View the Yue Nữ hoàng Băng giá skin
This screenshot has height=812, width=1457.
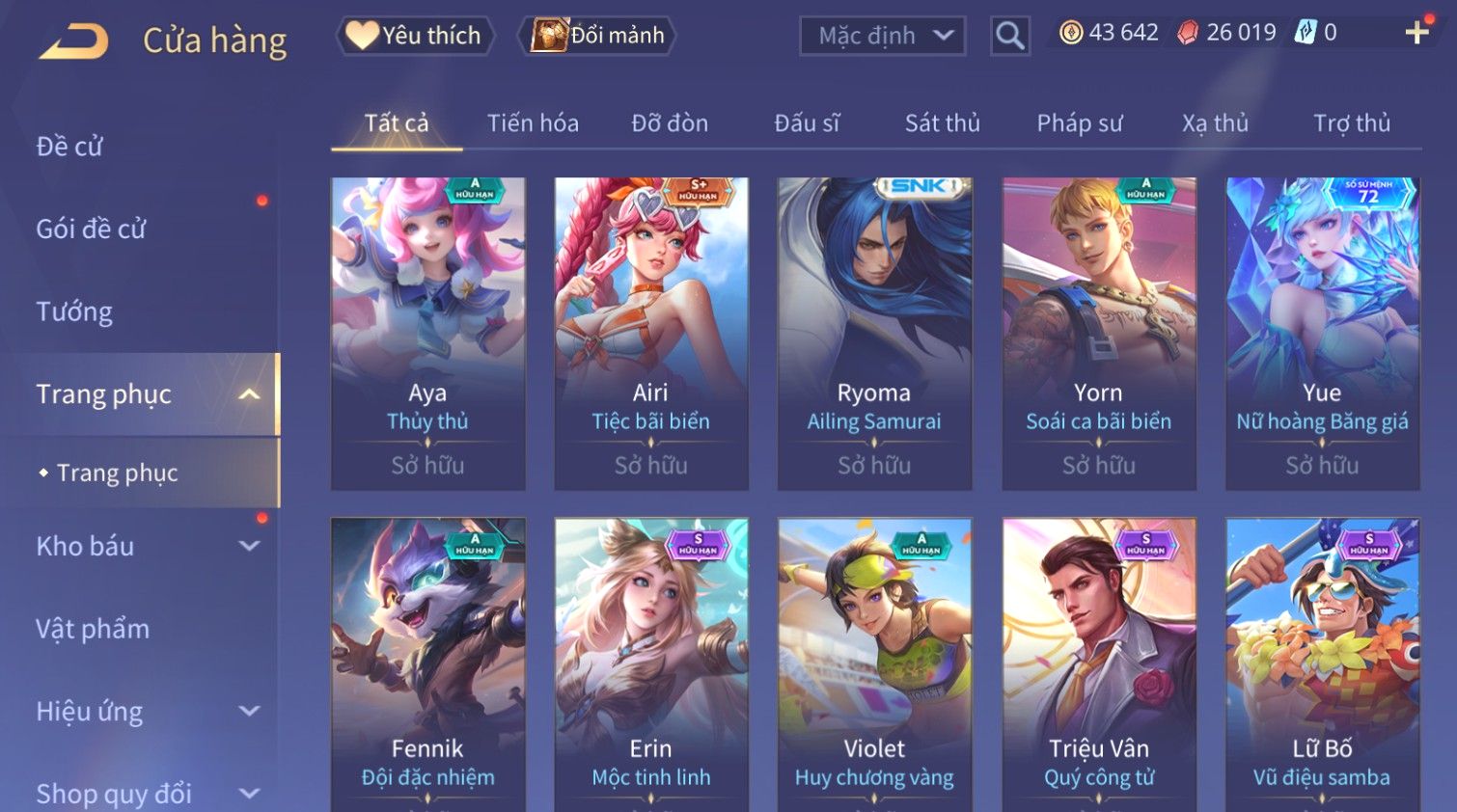coord(1322,333)
